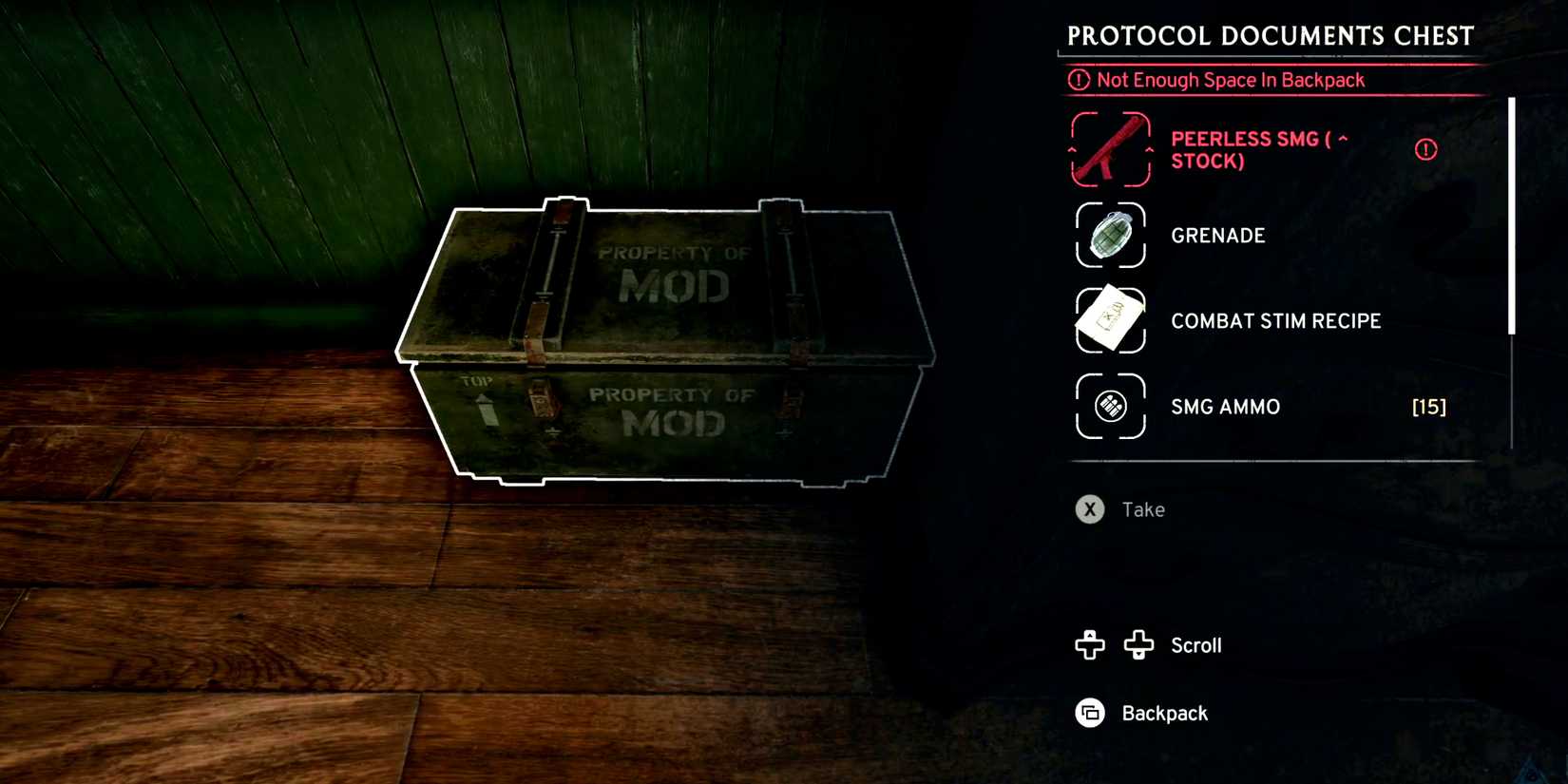Select the COMBAT STIM RECIPE entry
The width and height of the screenshot is (1568, 784).
1275,320
